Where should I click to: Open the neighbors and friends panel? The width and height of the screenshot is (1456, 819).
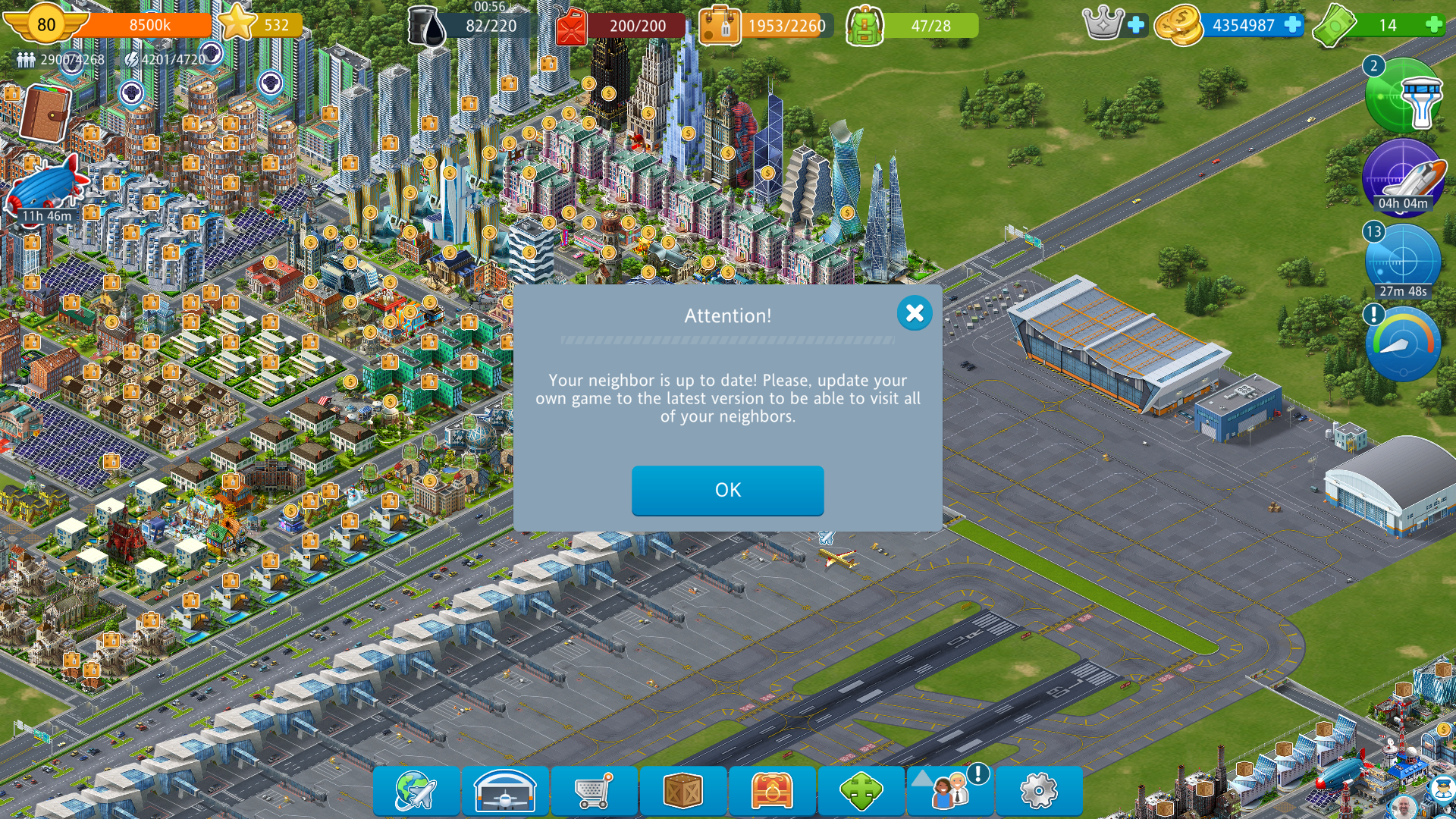click(950, 791)
